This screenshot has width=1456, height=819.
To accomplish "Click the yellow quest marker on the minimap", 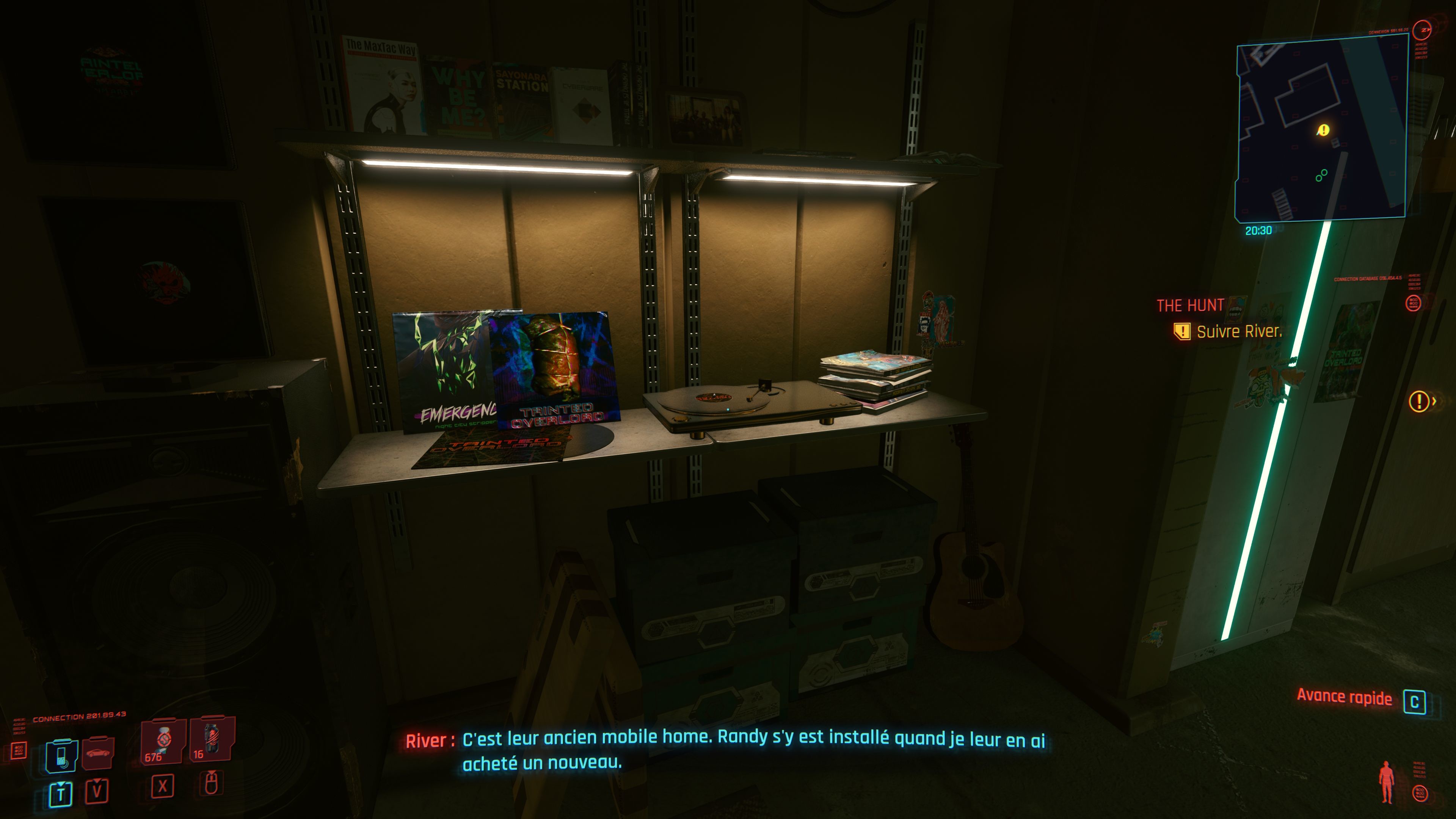I will tap(1324, 130).
